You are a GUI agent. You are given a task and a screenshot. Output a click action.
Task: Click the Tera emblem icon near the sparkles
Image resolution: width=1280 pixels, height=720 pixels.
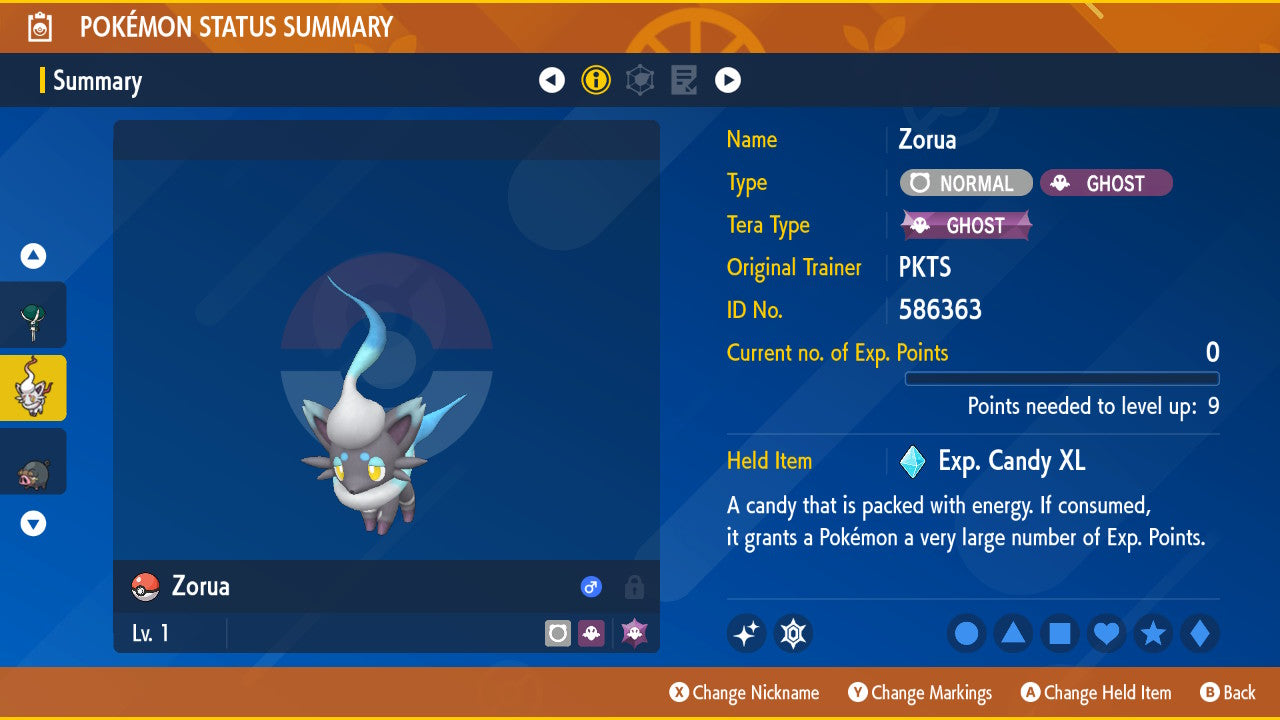[x=793, y=633]
